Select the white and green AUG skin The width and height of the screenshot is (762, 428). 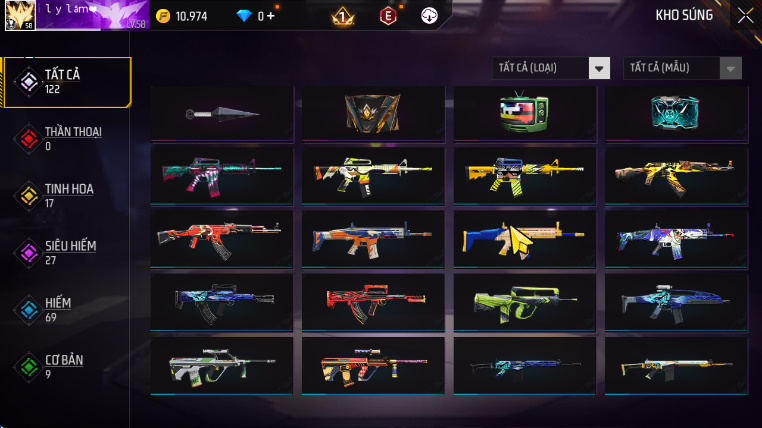click(221, 364)
